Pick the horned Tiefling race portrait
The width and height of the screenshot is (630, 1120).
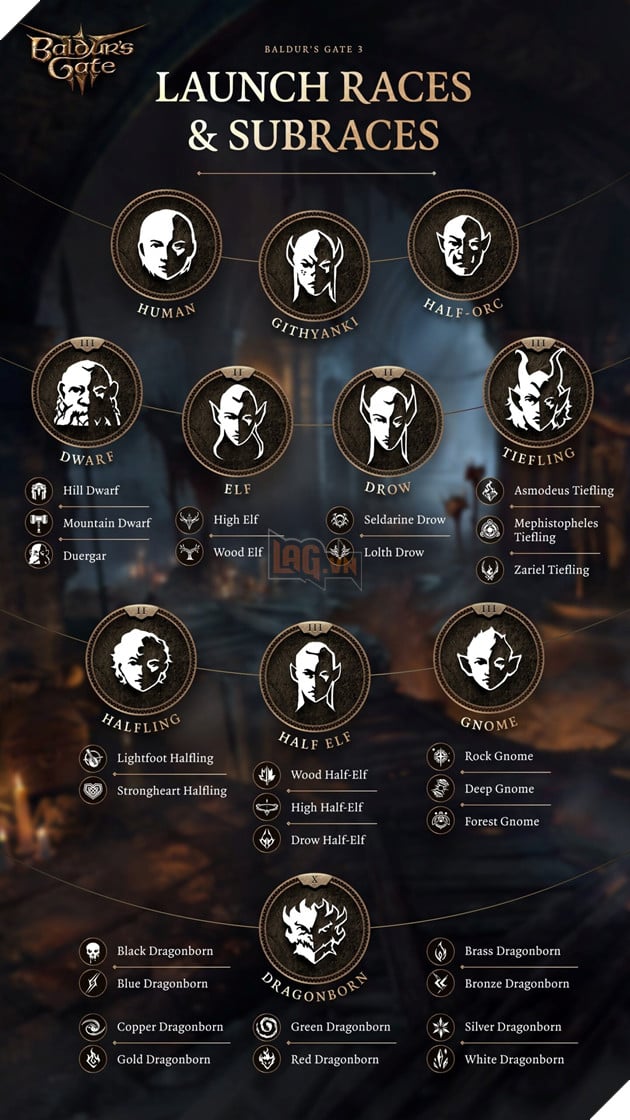538,393
